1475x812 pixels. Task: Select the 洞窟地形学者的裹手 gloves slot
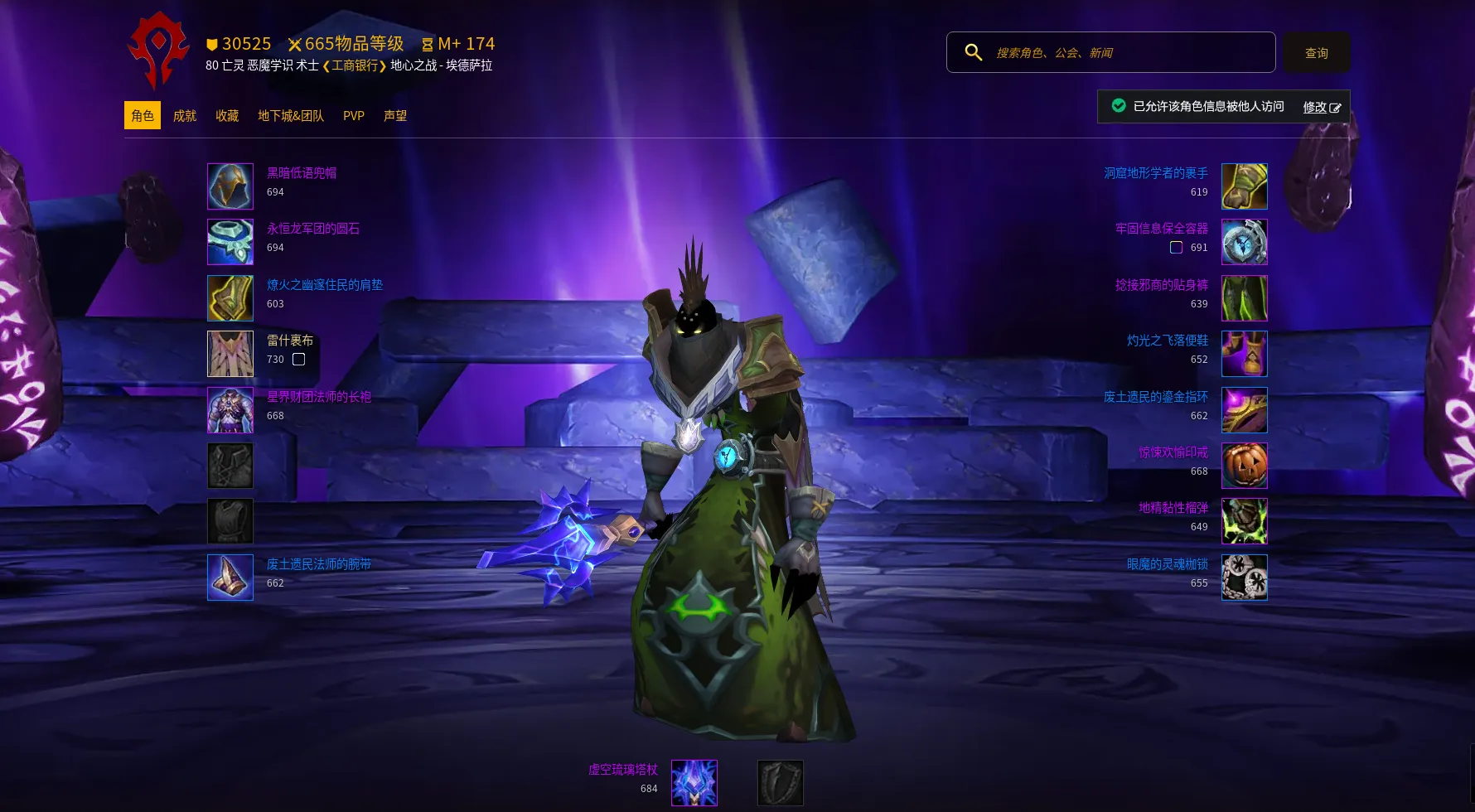coord(1244,186)
